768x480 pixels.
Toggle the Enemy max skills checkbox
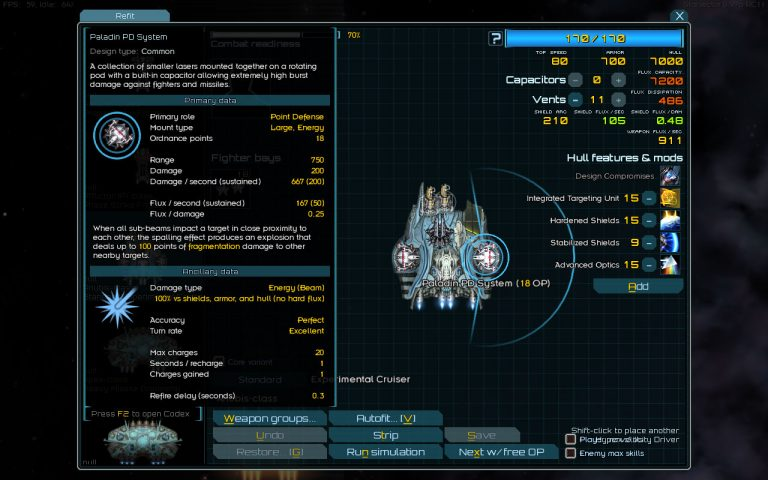click(x=571, y=453)
